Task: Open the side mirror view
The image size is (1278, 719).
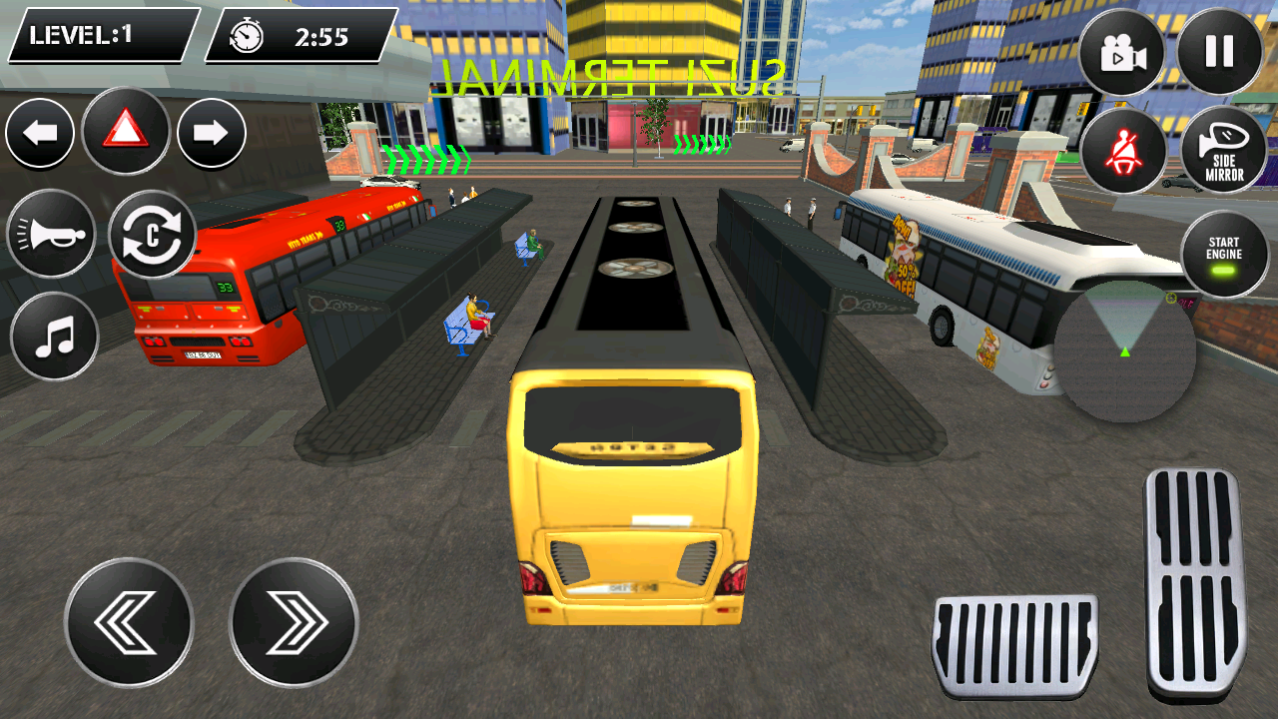Action: coord(1223,150)
